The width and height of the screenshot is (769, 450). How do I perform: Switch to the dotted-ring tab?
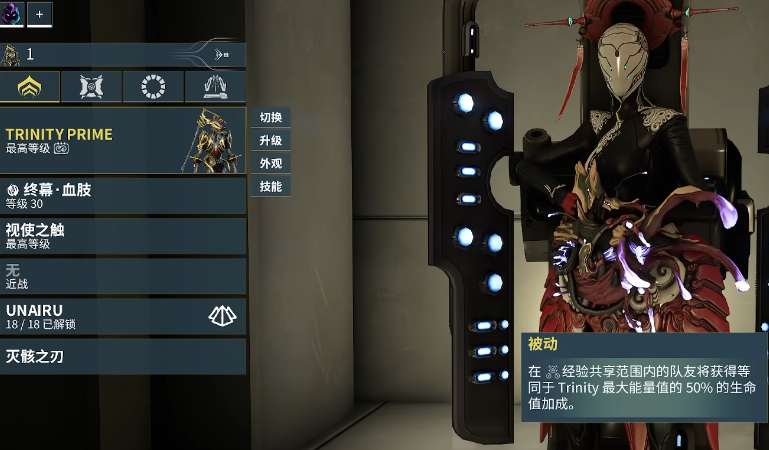153,87
